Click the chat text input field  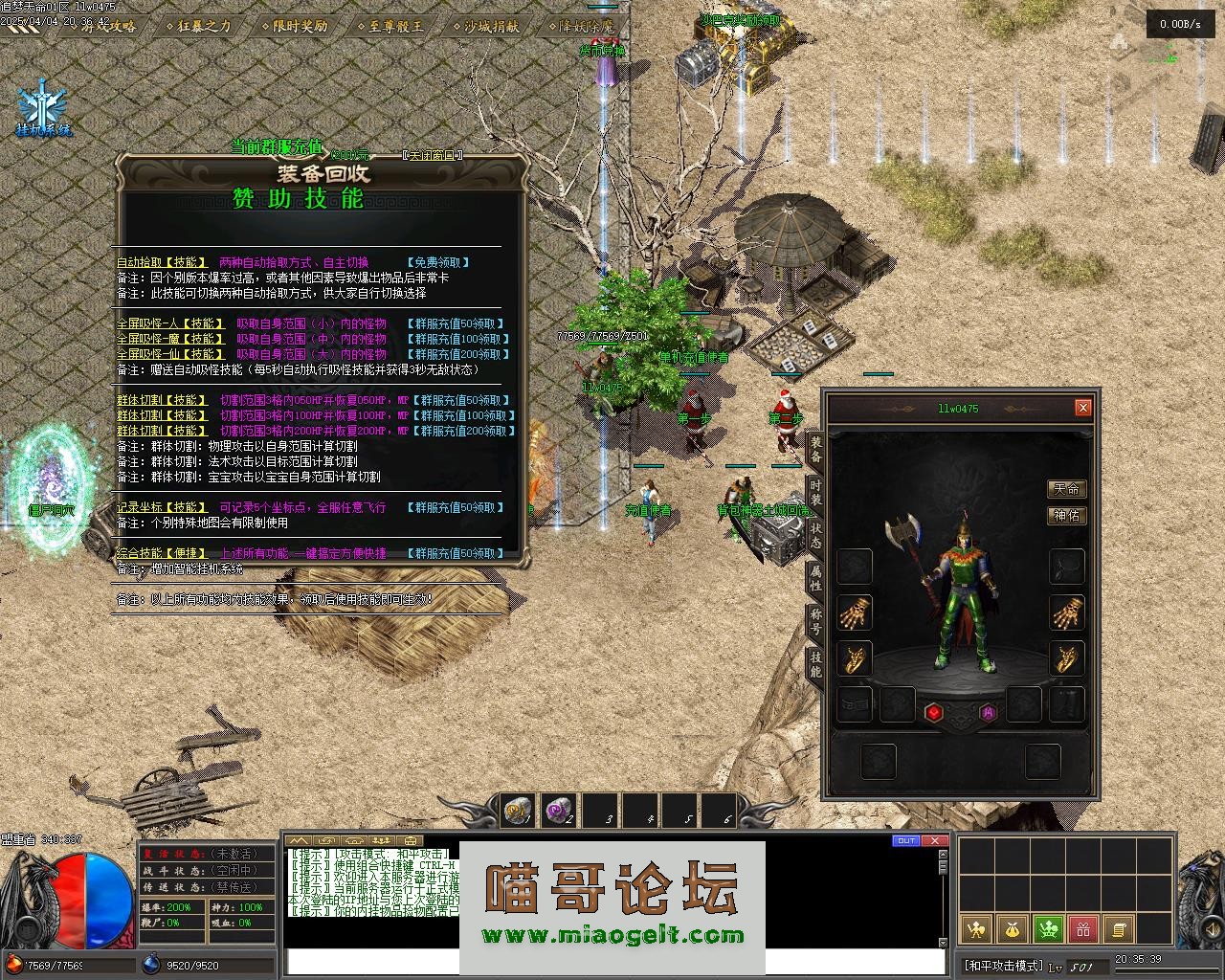pyautogui.click(x=612, y=962)
